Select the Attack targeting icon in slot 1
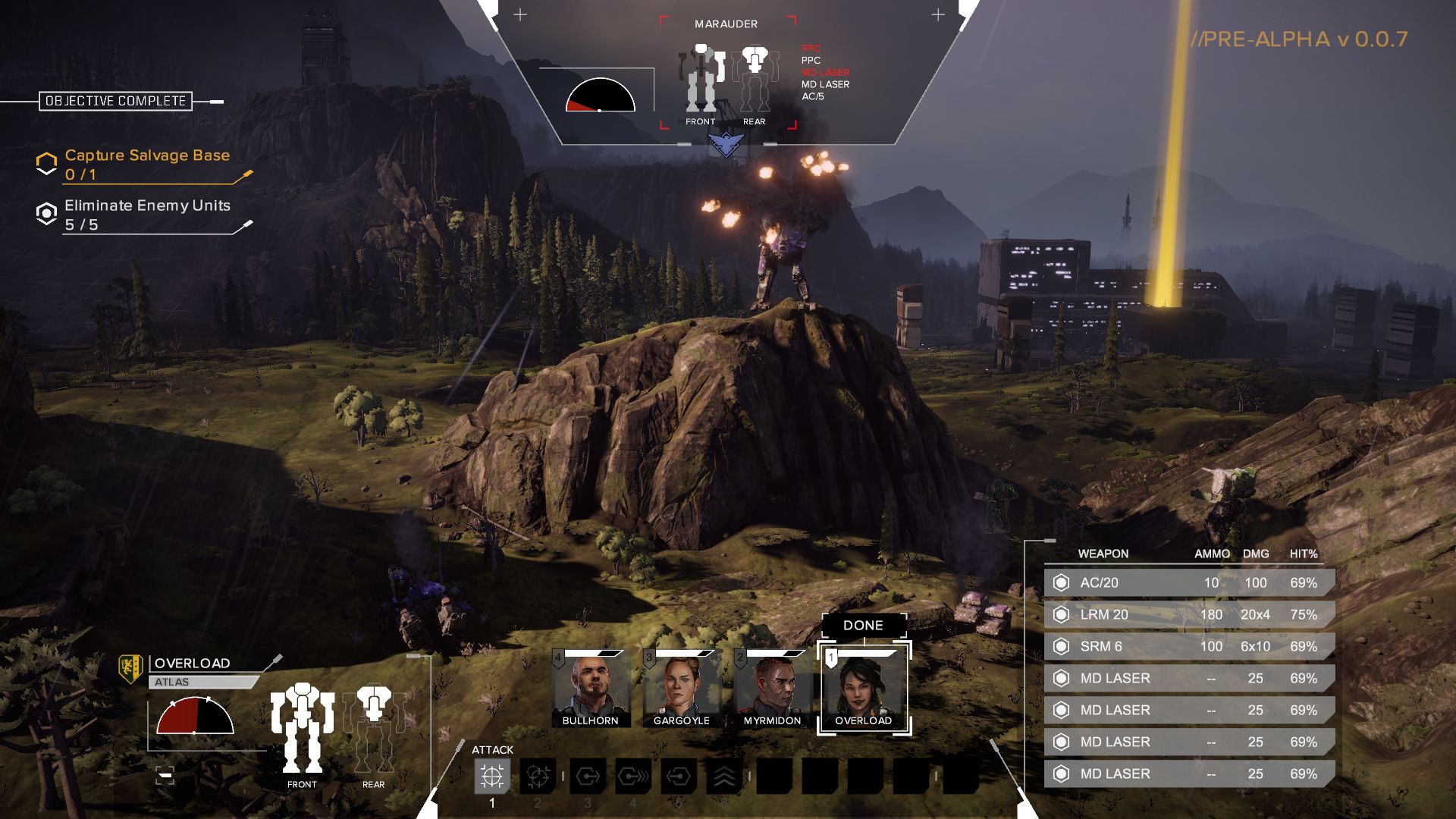This screenshot has height=819, width=1456. (x=491, y=775)
